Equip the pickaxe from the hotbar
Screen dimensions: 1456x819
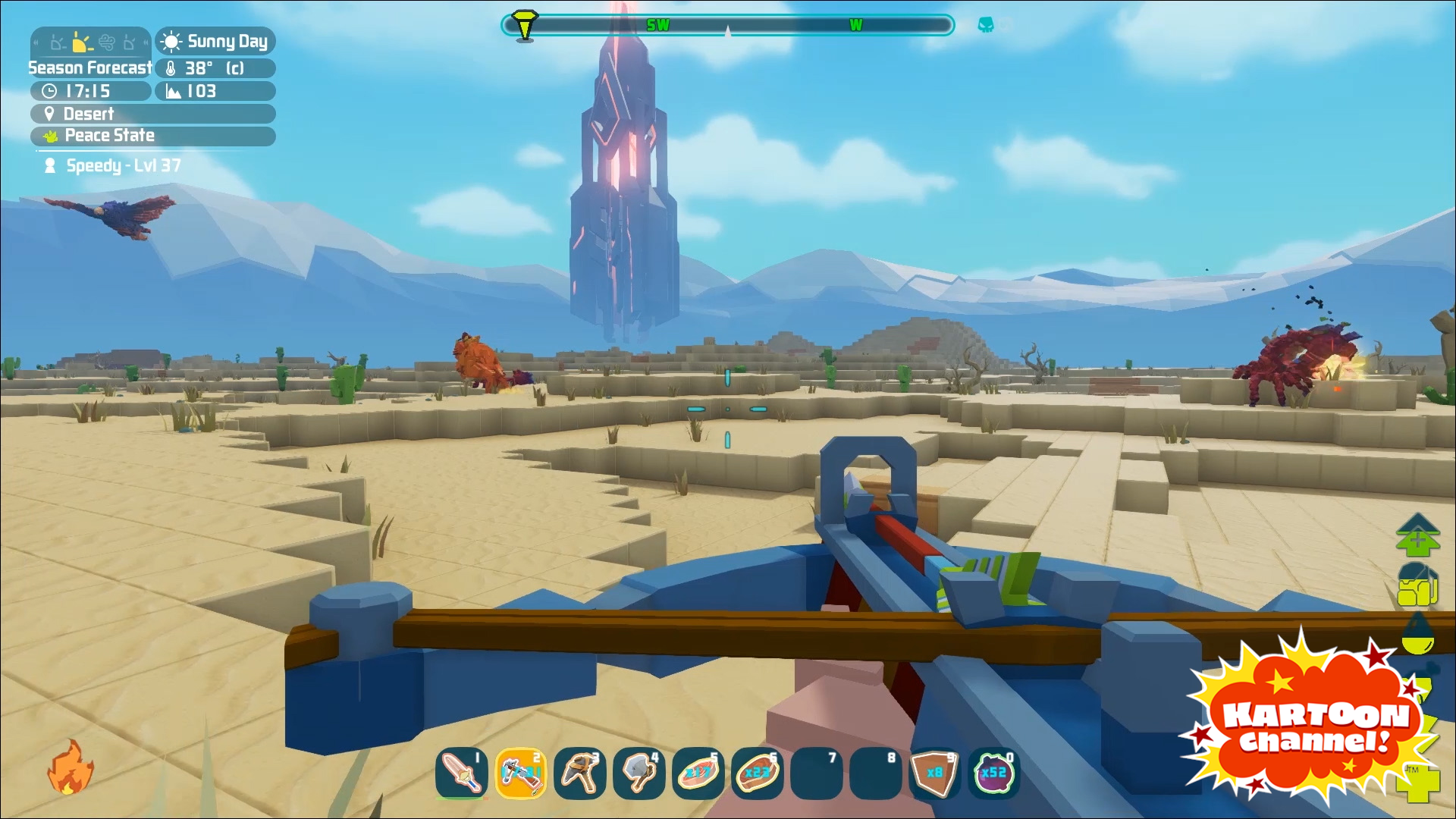(579, 773)
